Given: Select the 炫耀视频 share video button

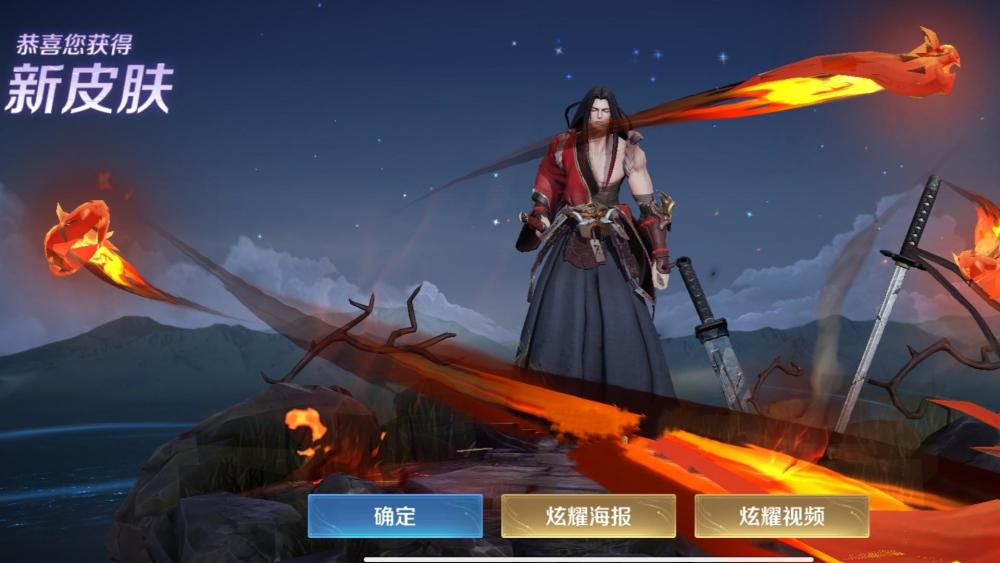Looking at the screenshot, I should (x=781, y=516).
